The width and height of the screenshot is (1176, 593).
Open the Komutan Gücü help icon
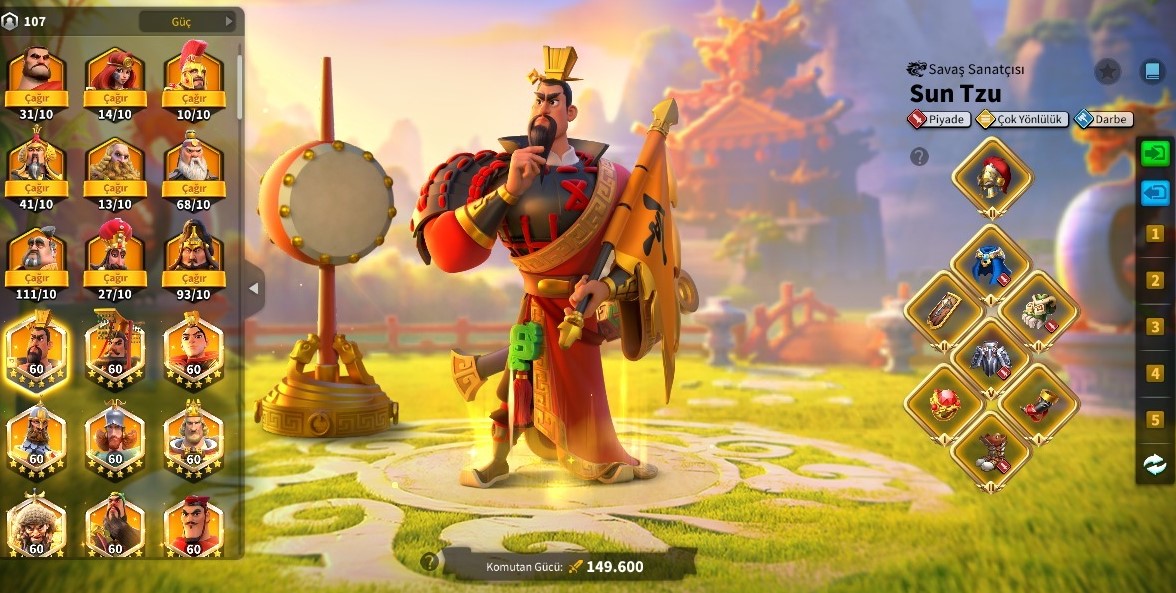[430, 562]
